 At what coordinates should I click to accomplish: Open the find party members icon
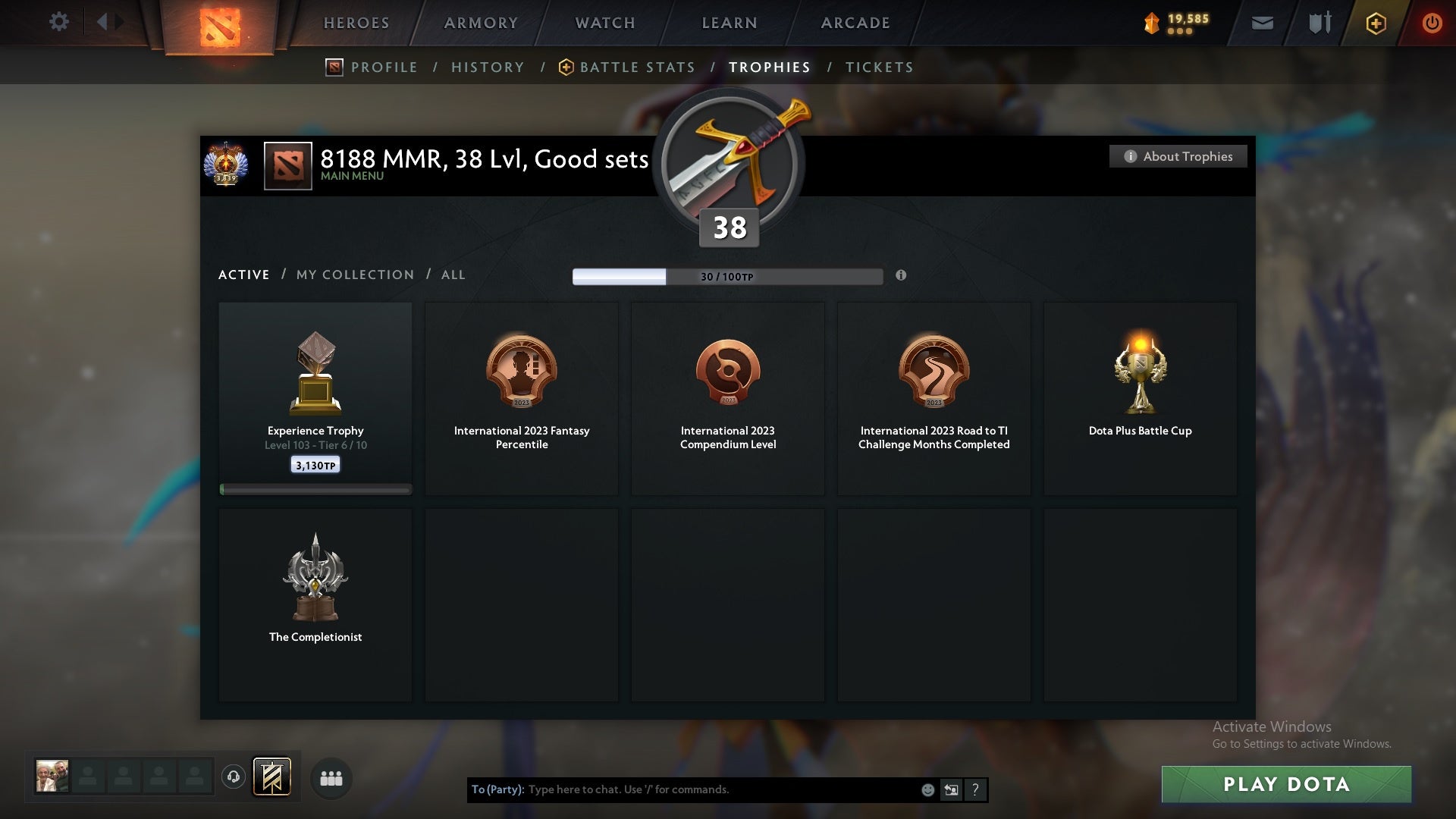click(331, 778)
